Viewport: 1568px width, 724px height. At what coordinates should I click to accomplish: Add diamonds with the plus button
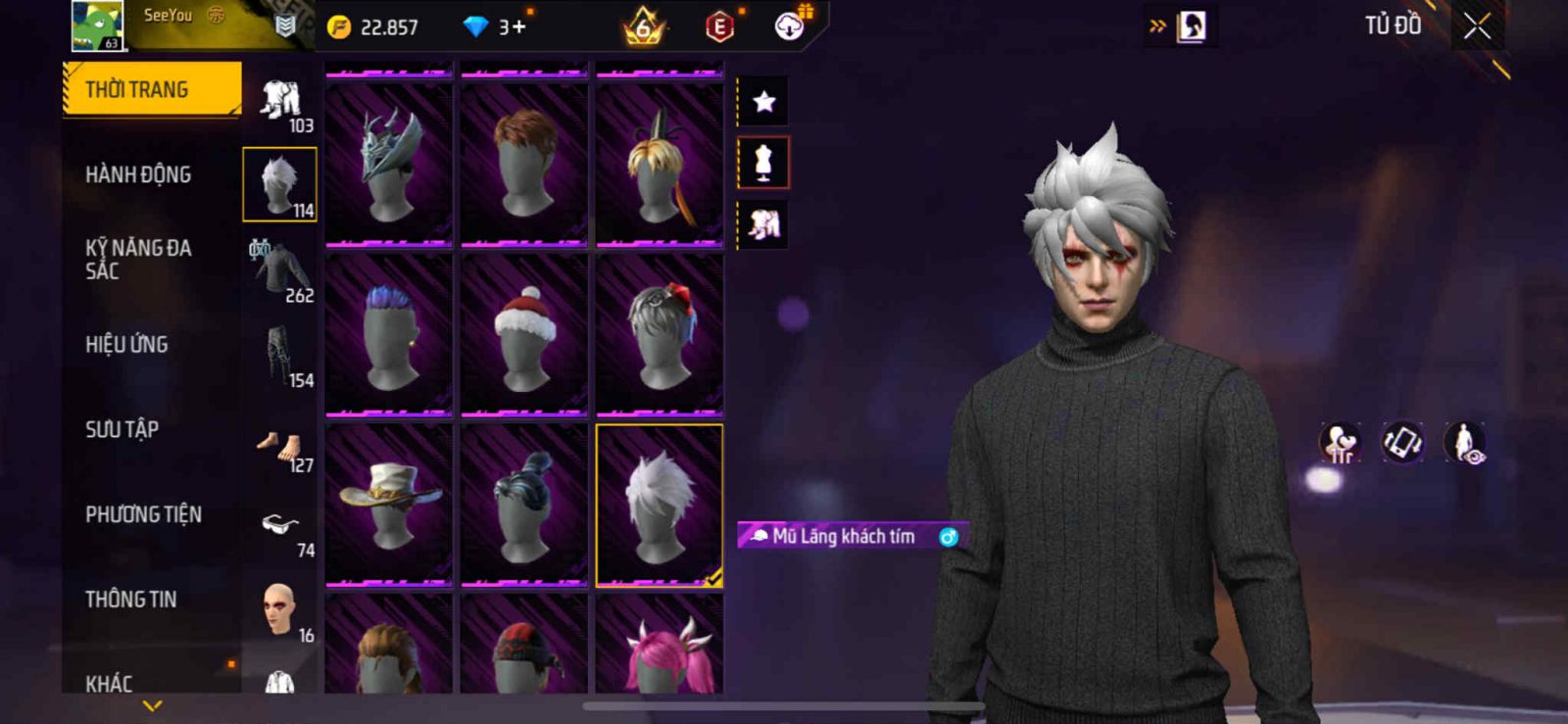pyautogui.click(x=518, y=26)
